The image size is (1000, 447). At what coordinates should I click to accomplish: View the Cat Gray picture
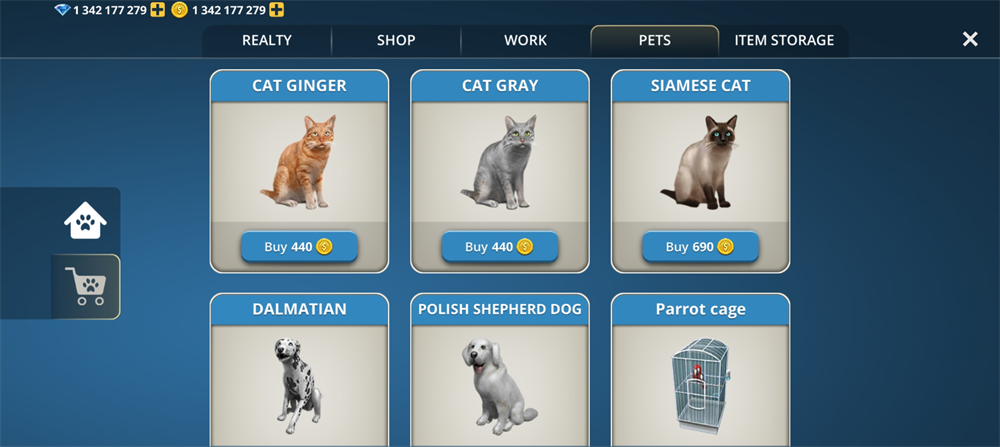click(500, 162)
